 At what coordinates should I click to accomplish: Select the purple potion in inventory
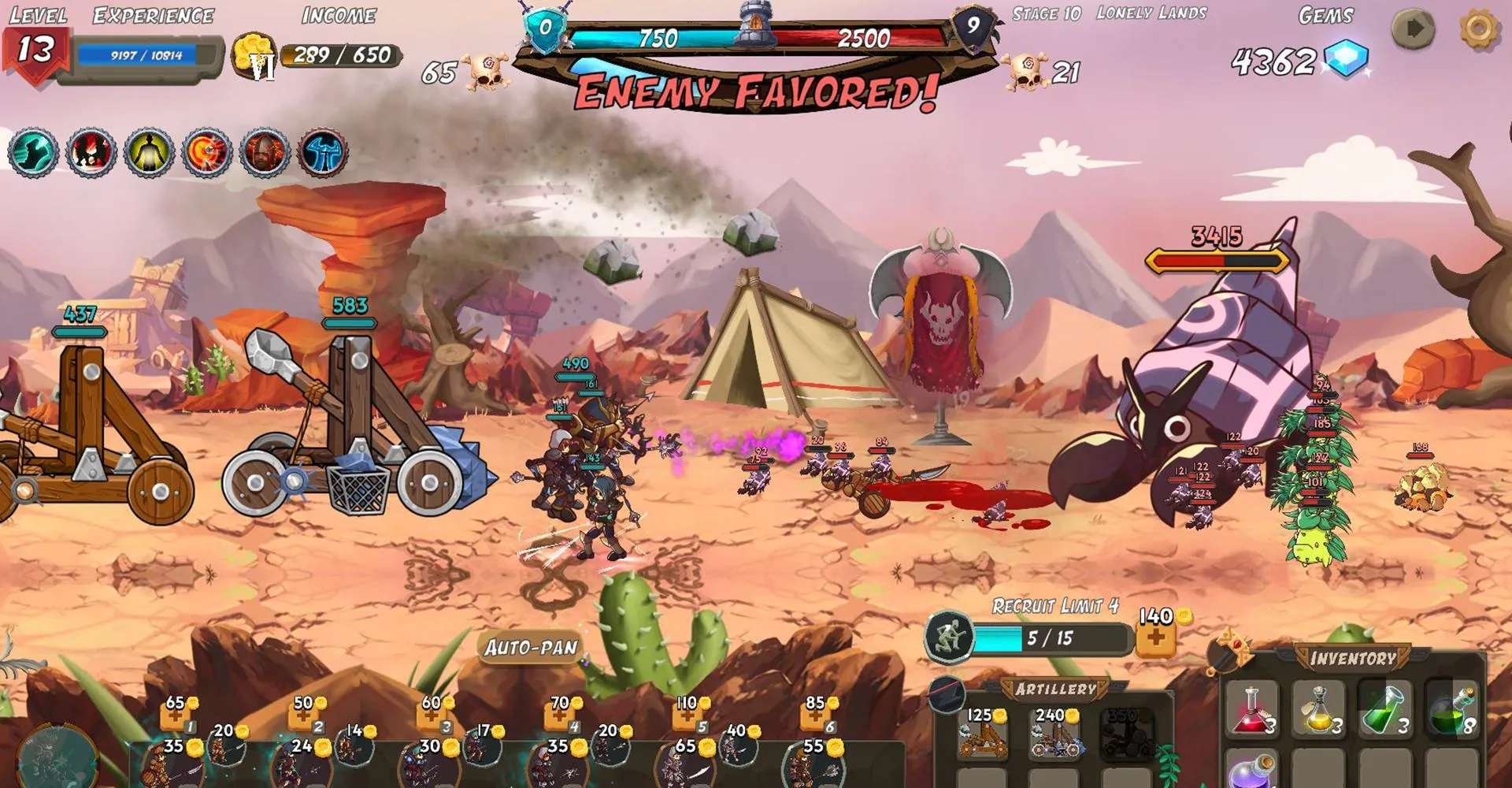[1252, 771]
